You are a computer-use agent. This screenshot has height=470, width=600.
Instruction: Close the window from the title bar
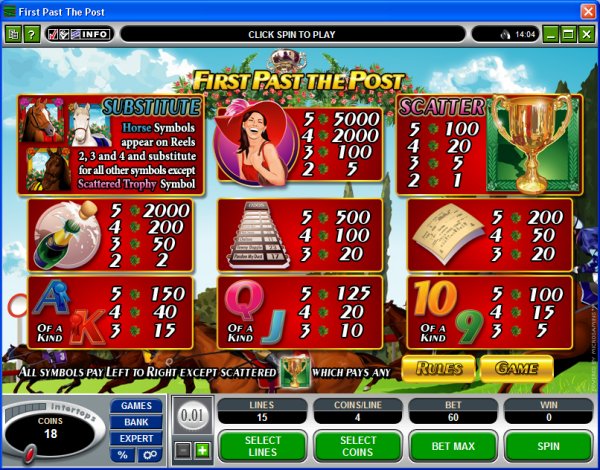tap(587, 9)
